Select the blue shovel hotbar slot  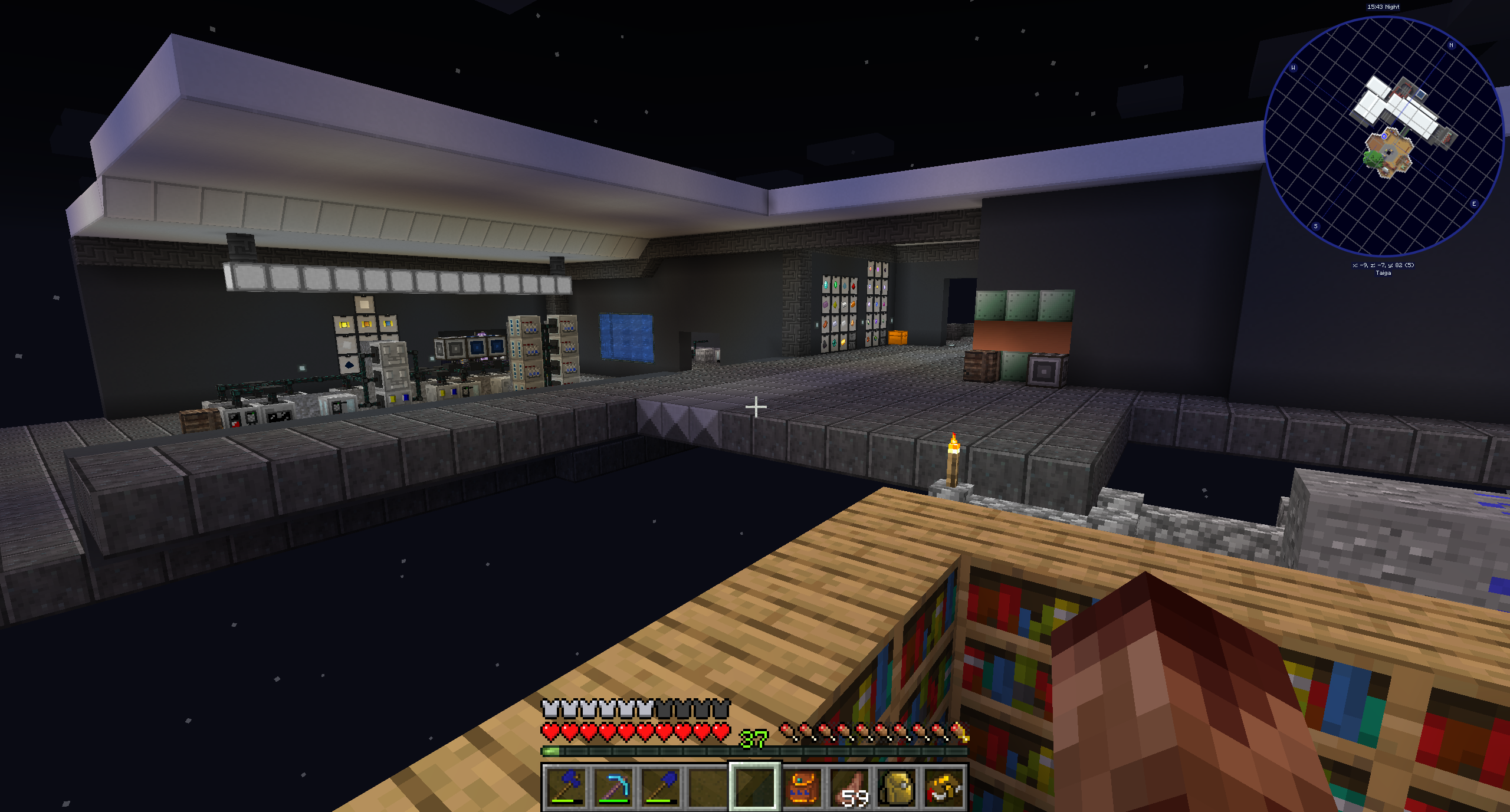pos(661,787)
